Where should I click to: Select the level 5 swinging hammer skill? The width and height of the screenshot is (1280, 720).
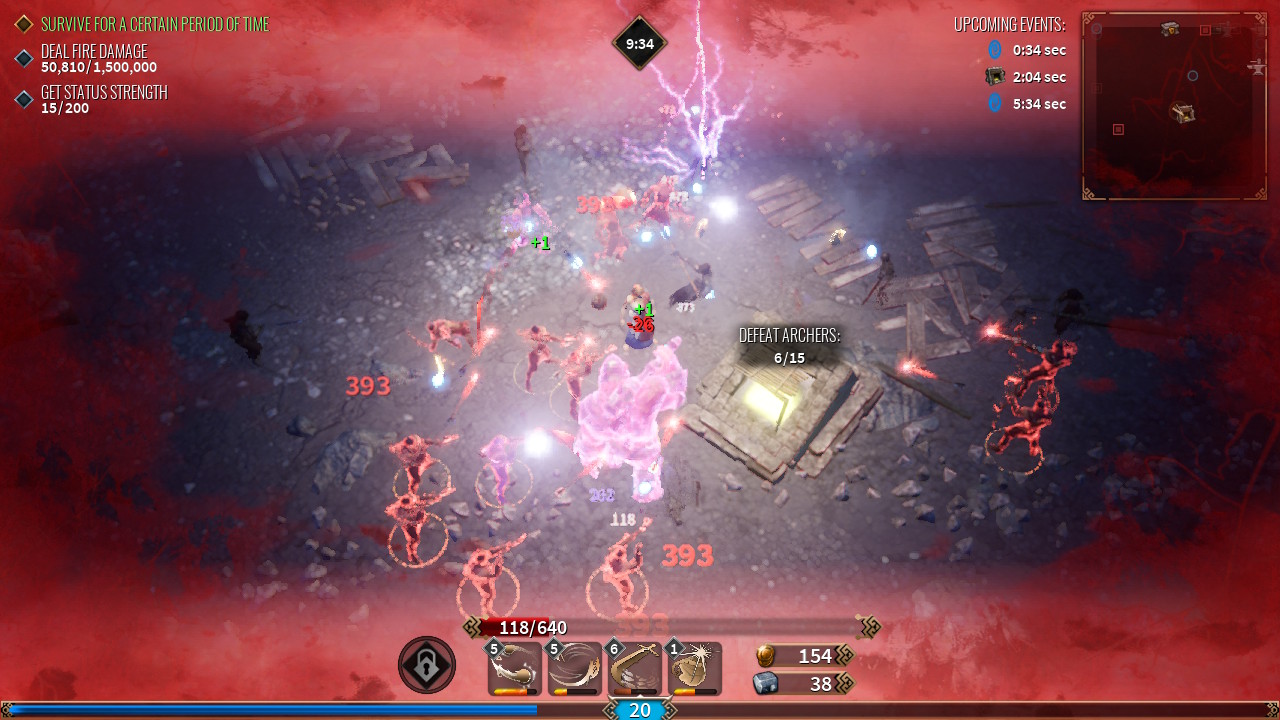tap(516, 668)
